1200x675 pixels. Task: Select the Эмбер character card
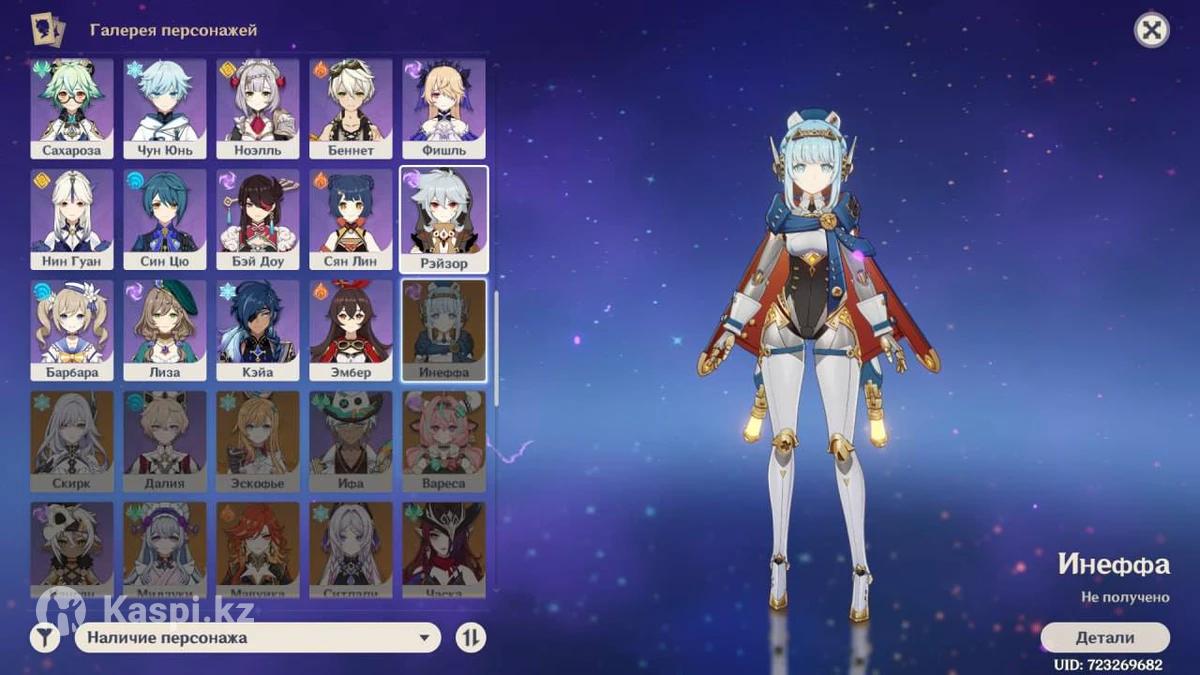[350, 329]
